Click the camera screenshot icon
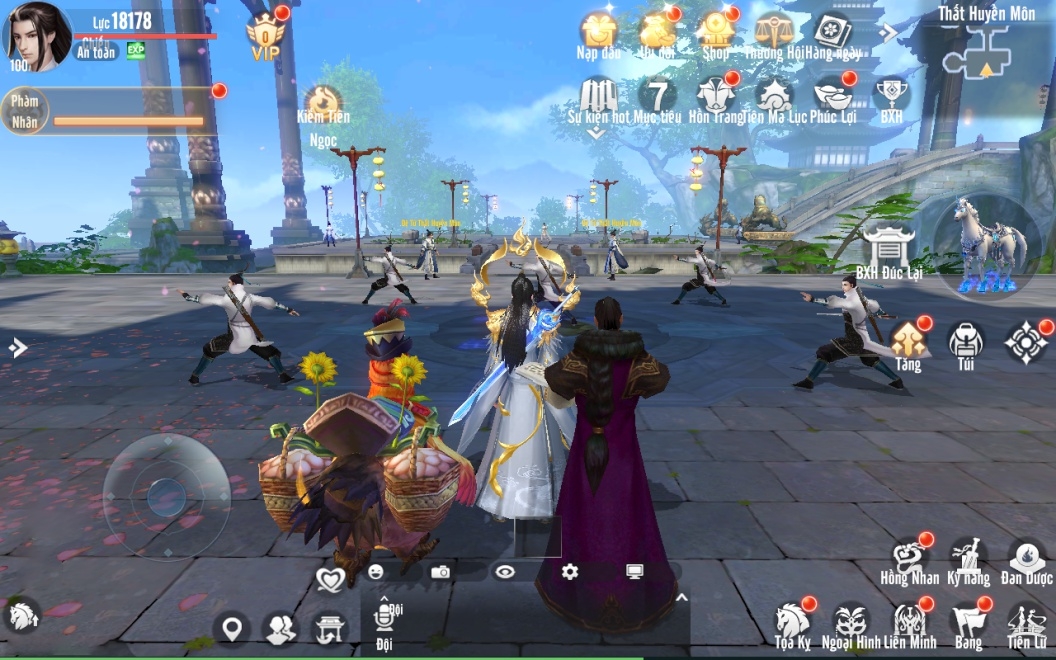Screen dimensions: 1056x660 tap(440, 571)
